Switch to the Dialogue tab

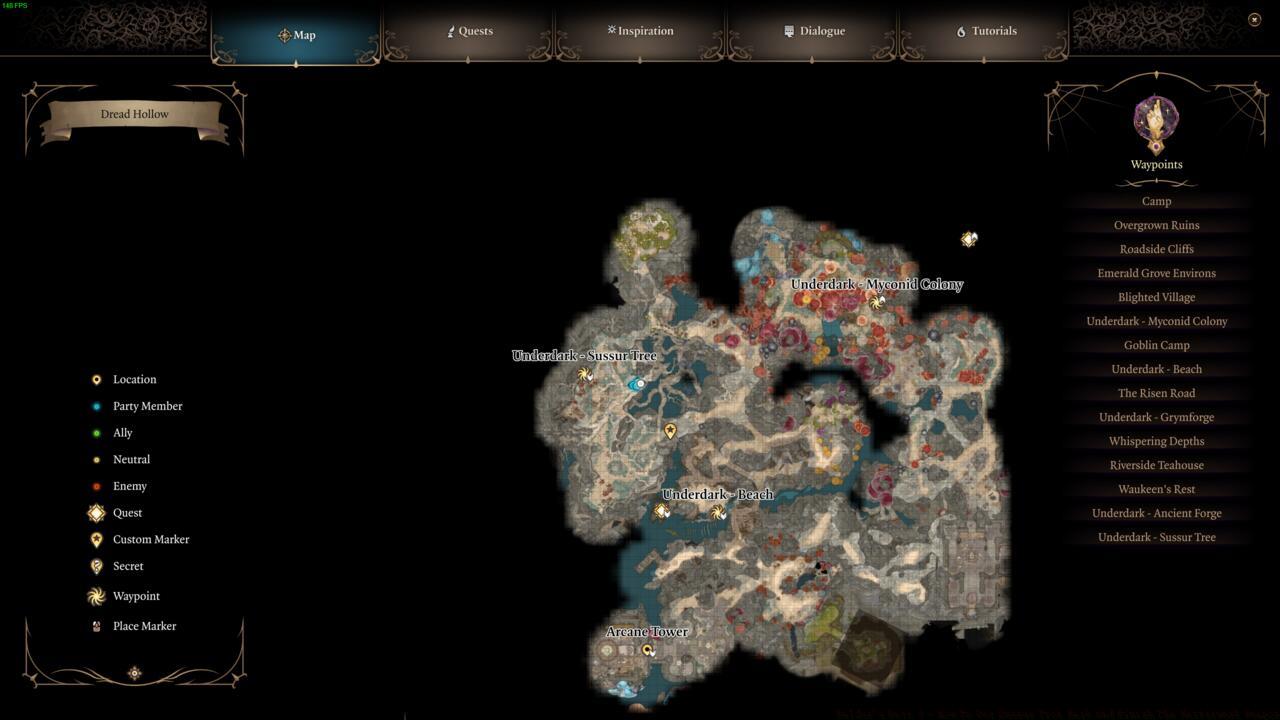815,31
